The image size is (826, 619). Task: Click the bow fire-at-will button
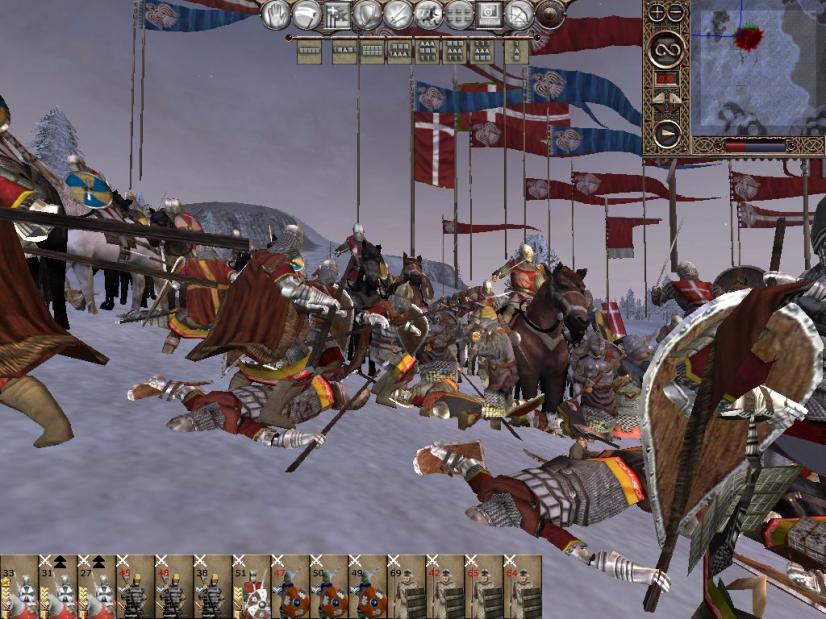[x=519, y=14]
